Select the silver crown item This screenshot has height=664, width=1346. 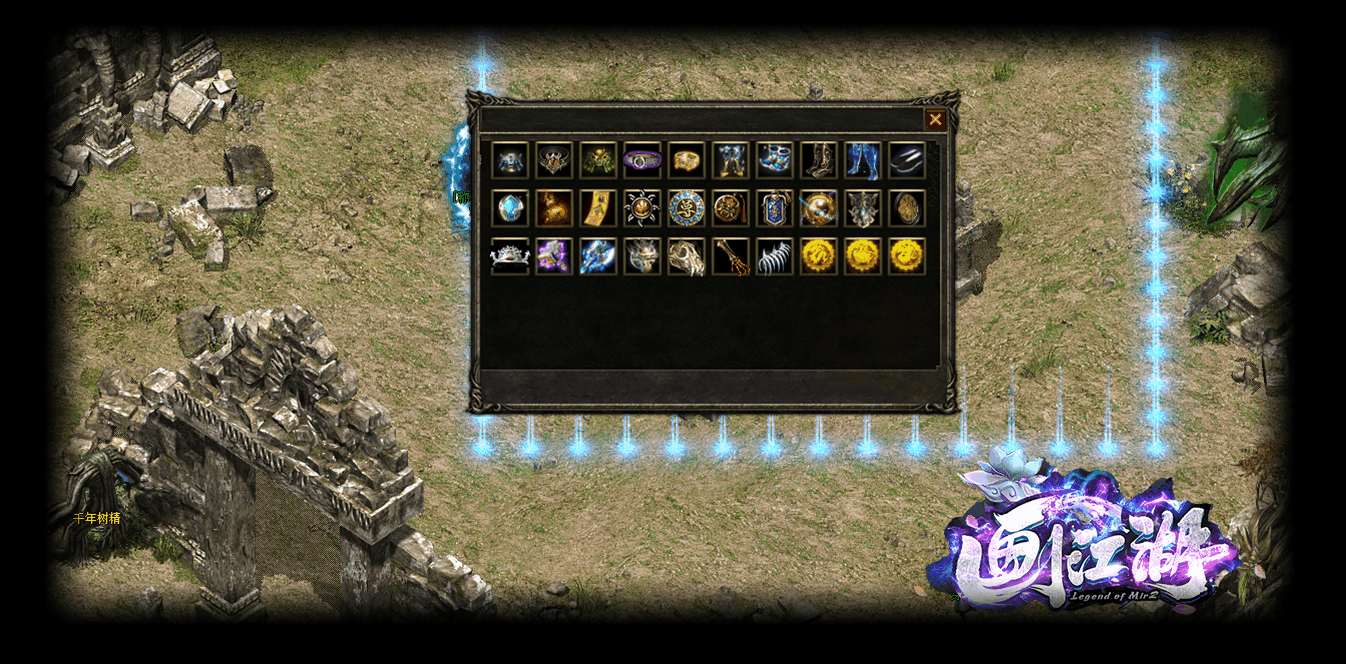[x=510, y=256]
